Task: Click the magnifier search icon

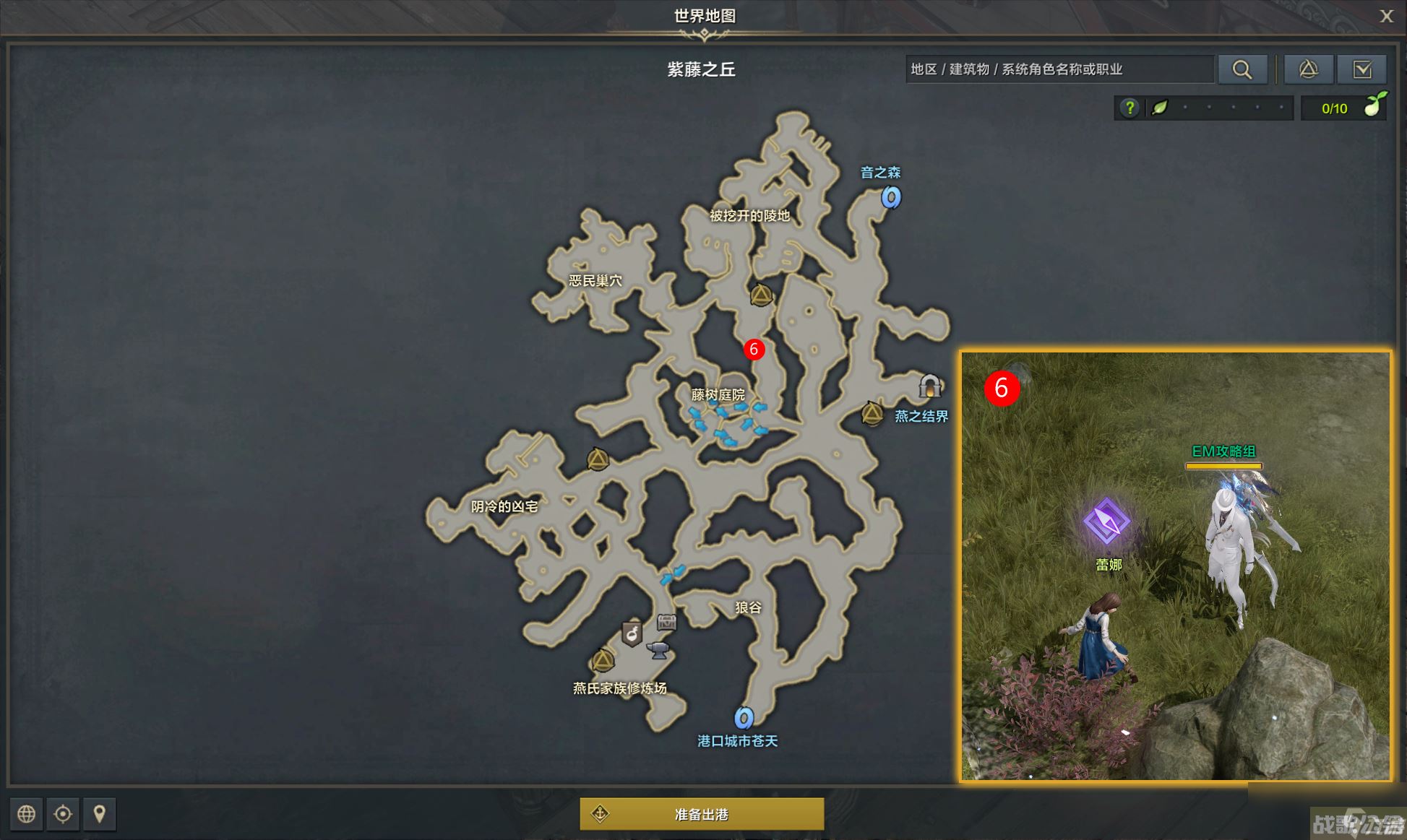Action: pos(1242,69)
